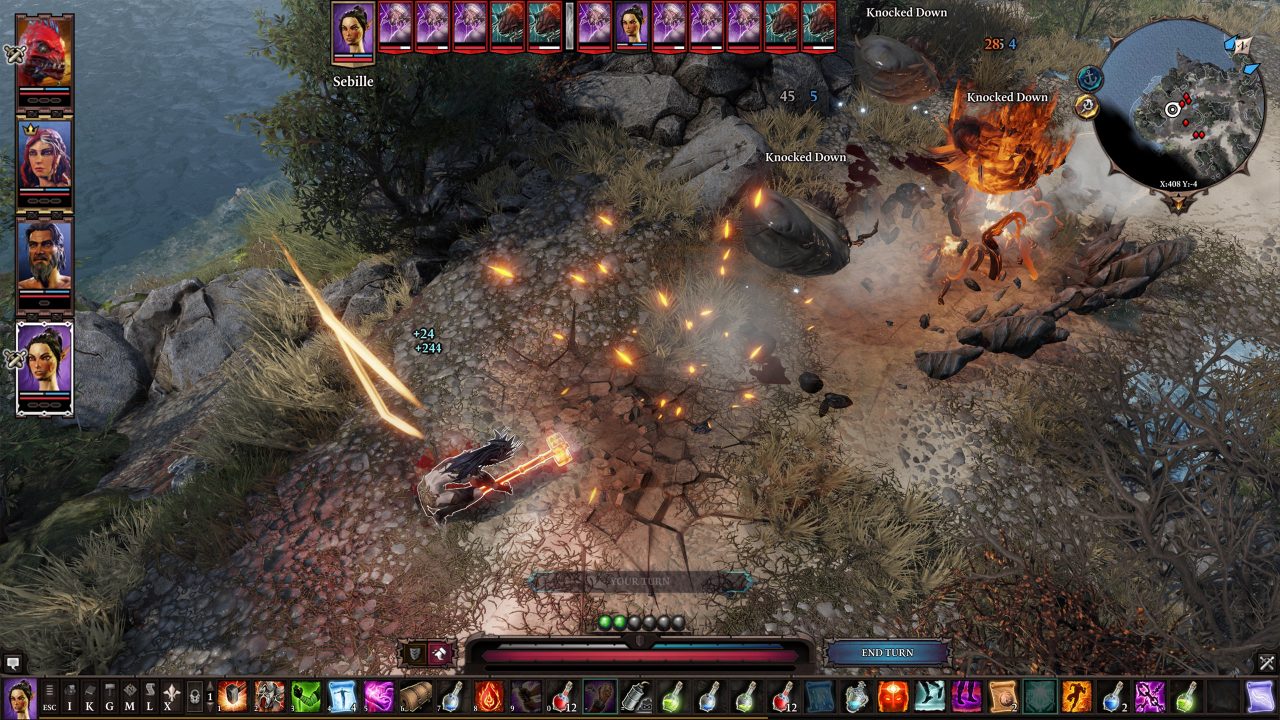
Task: Open inventory with the I hotbar button
Action: click(70, 696)
